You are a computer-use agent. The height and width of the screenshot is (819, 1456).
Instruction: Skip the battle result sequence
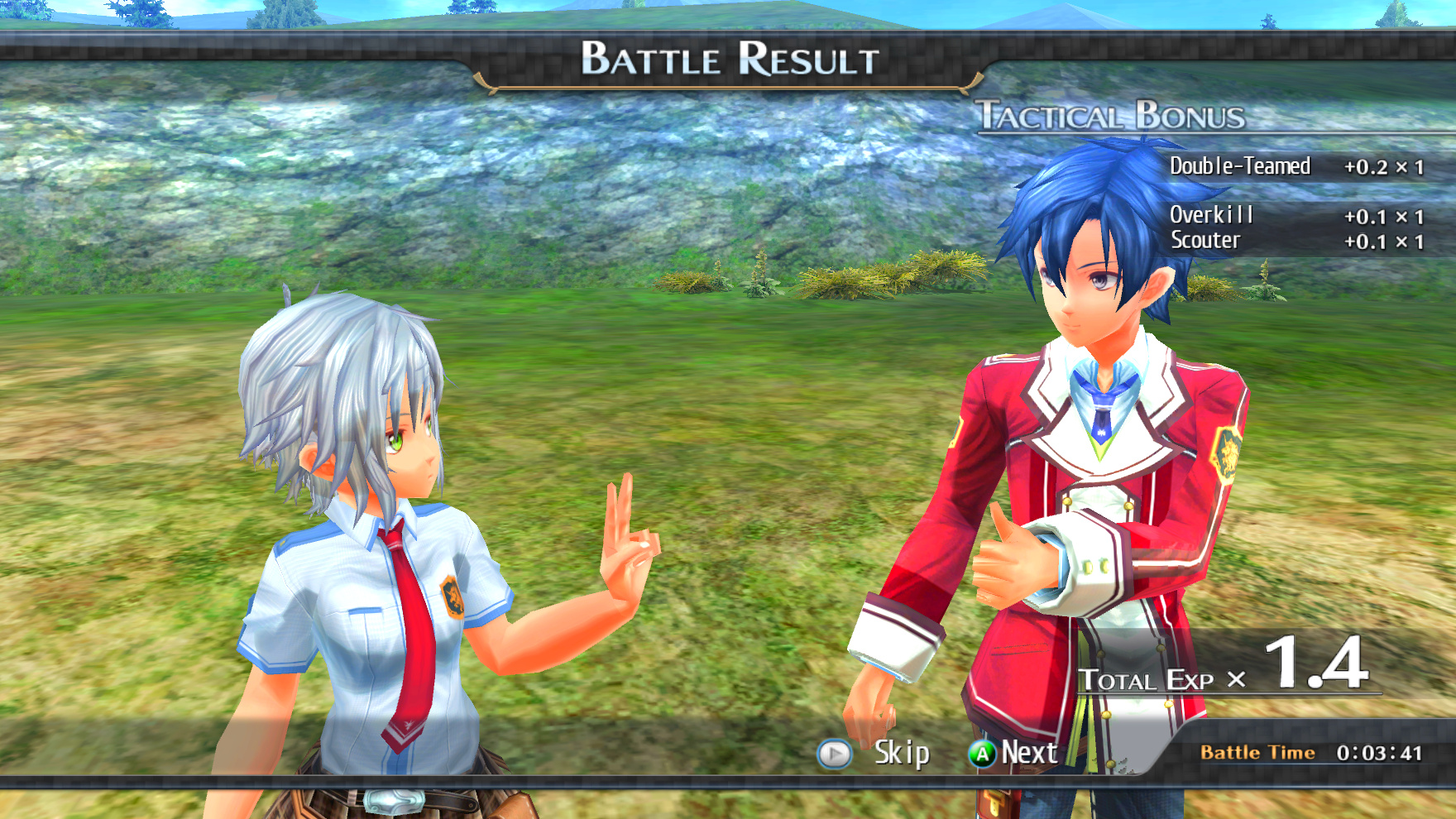[x=875, y=753]
